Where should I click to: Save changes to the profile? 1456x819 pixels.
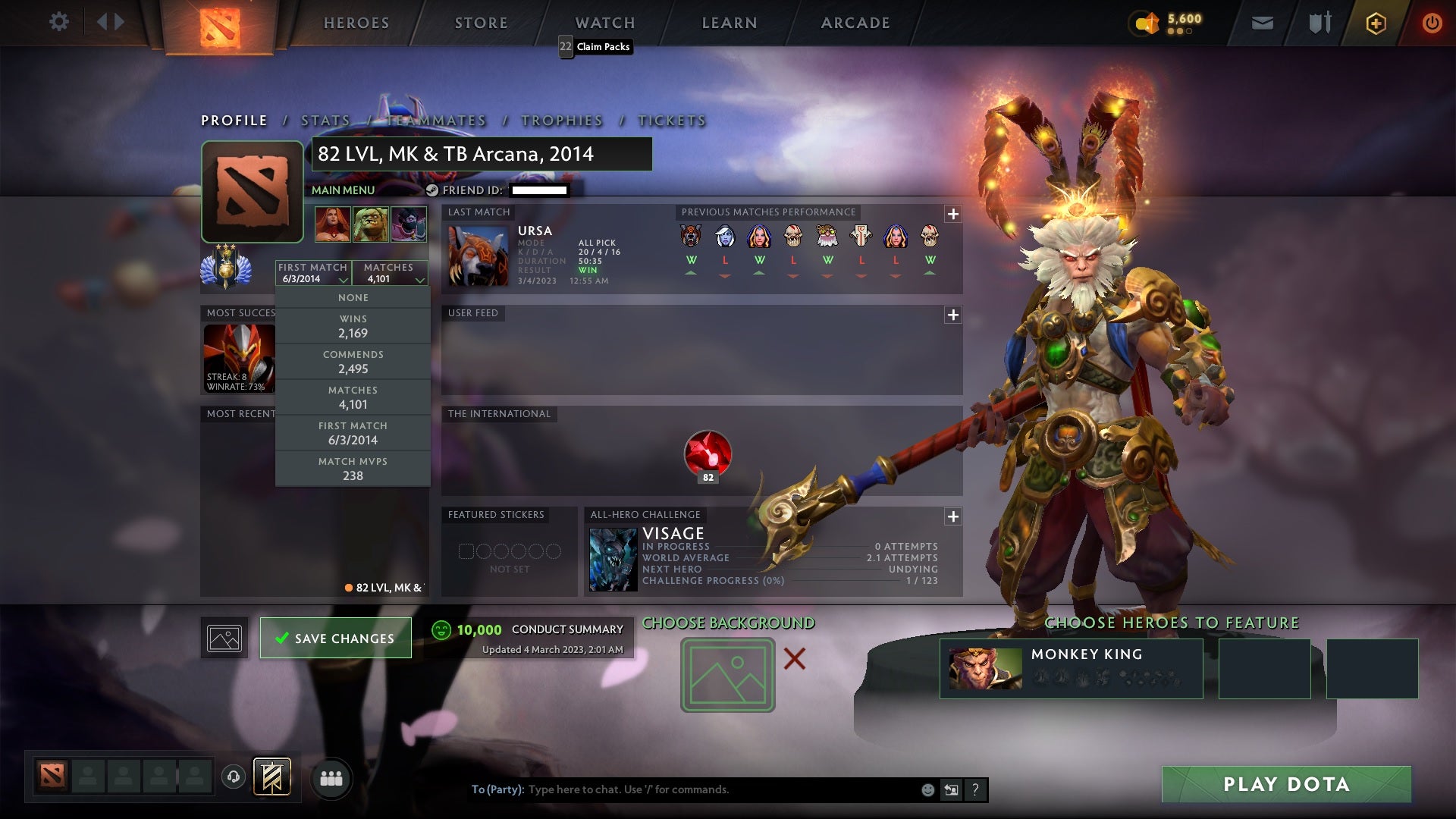(335, 638)
